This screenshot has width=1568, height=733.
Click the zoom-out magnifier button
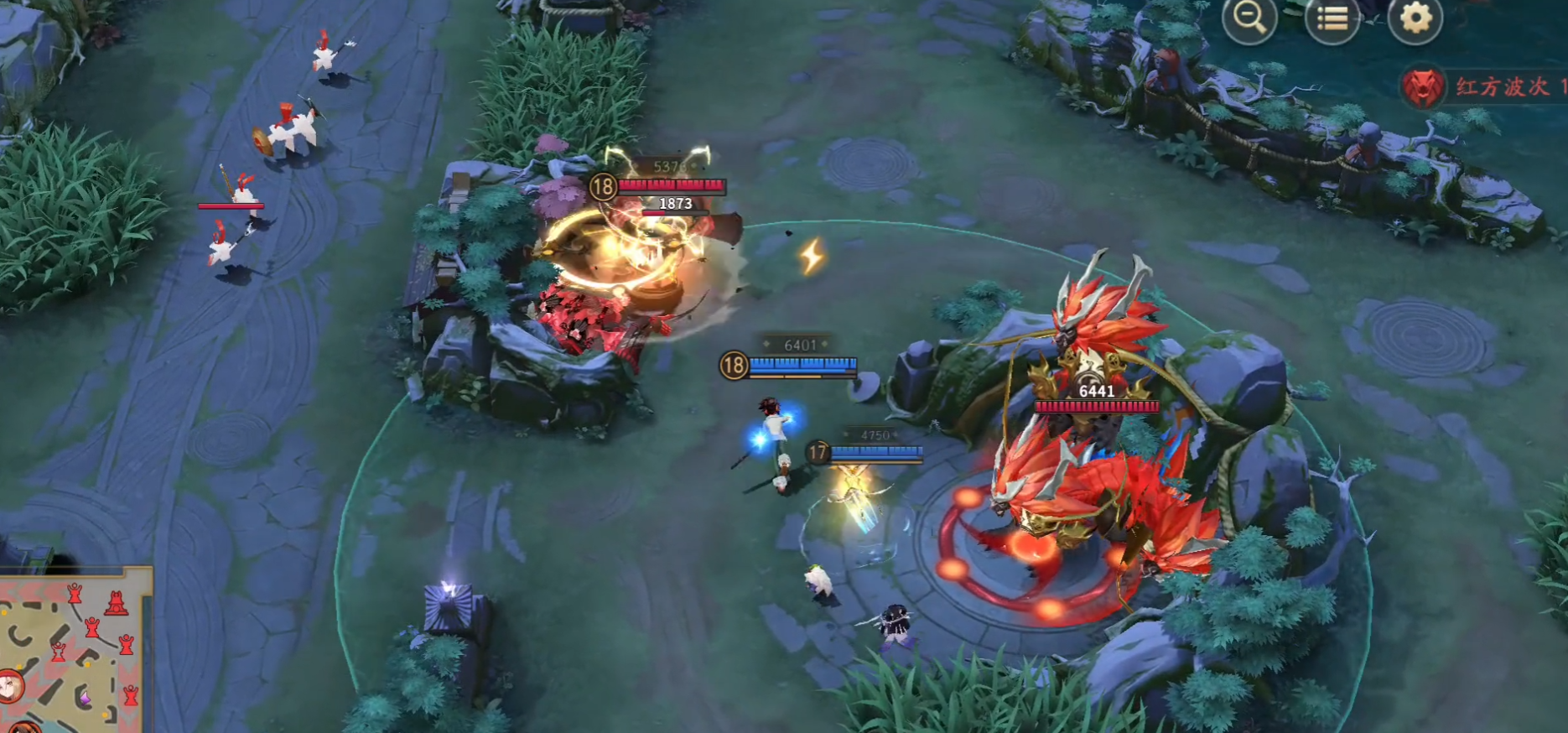click(1249, 18)
